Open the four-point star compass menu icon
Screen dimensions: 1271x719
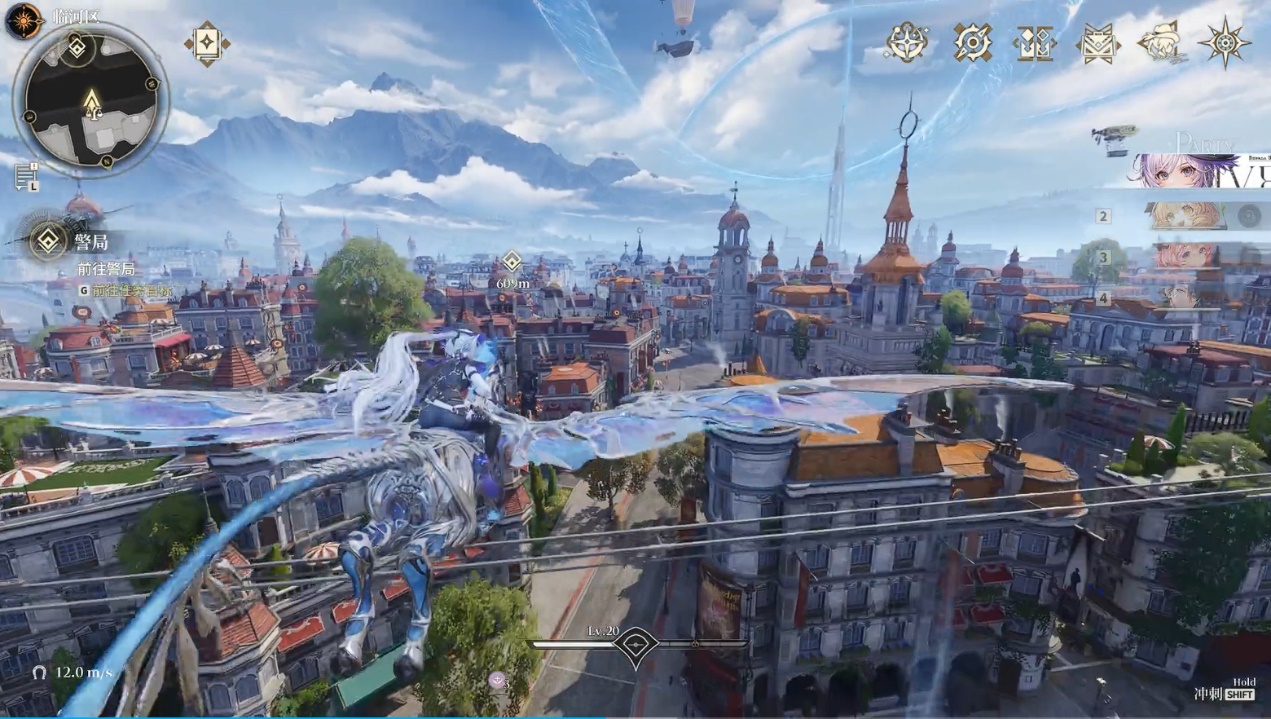click(907, 43)
